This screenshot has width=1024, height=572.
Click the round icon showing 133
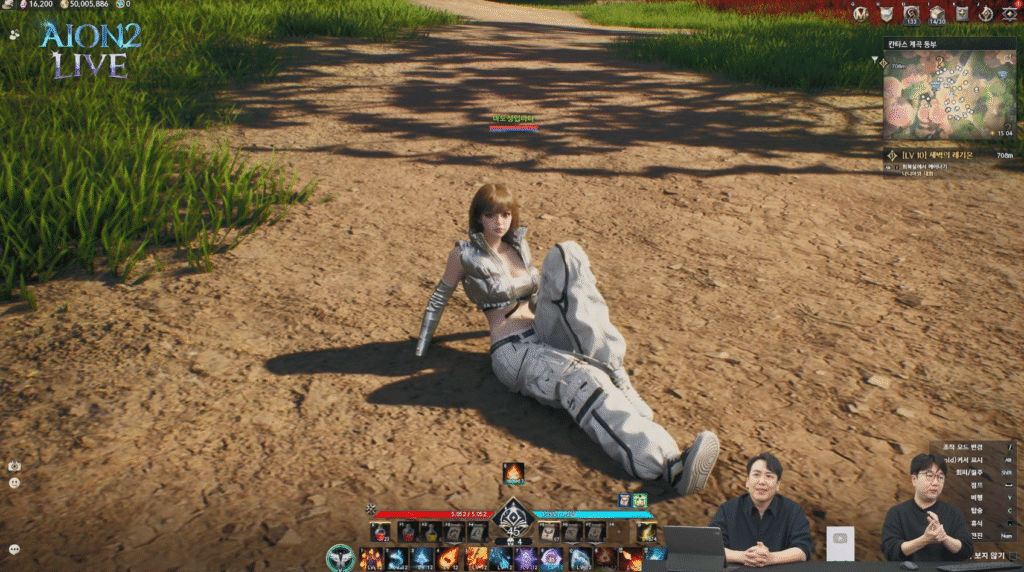pos(911,13)
